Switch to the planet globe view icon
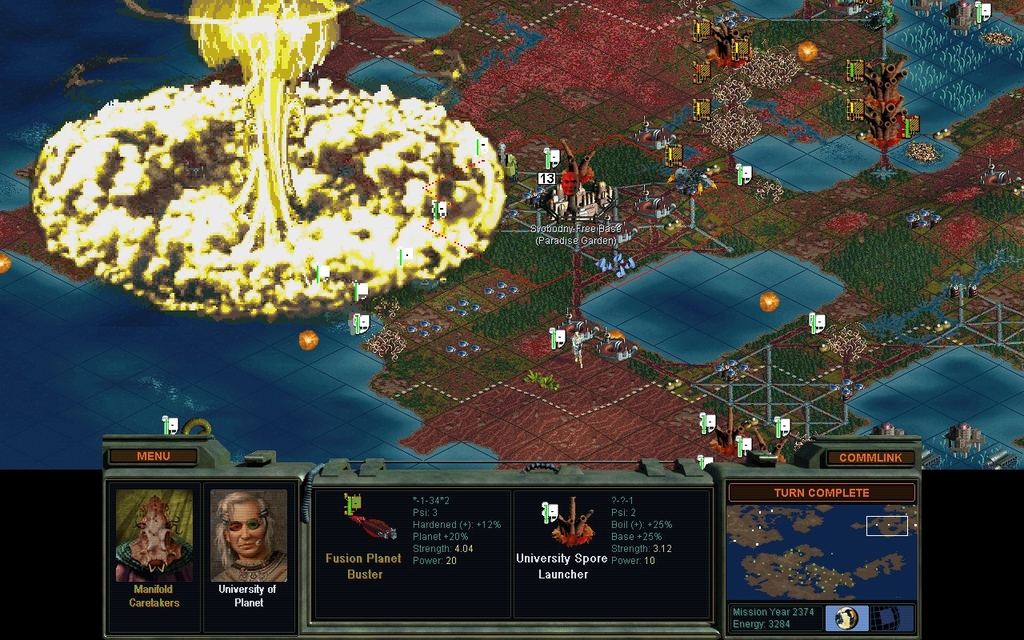The width and height of the screenshot is (1024, 640). click(847, 617)
